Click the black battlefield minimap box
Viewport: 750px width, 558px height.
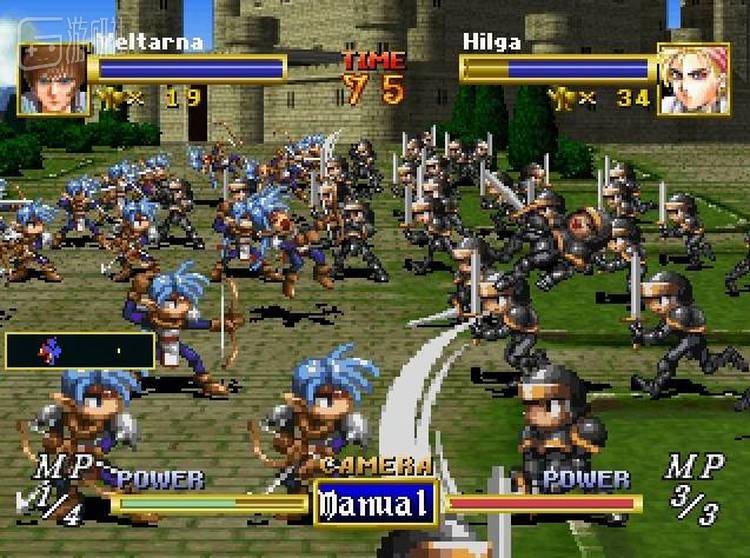click(80, 351)
